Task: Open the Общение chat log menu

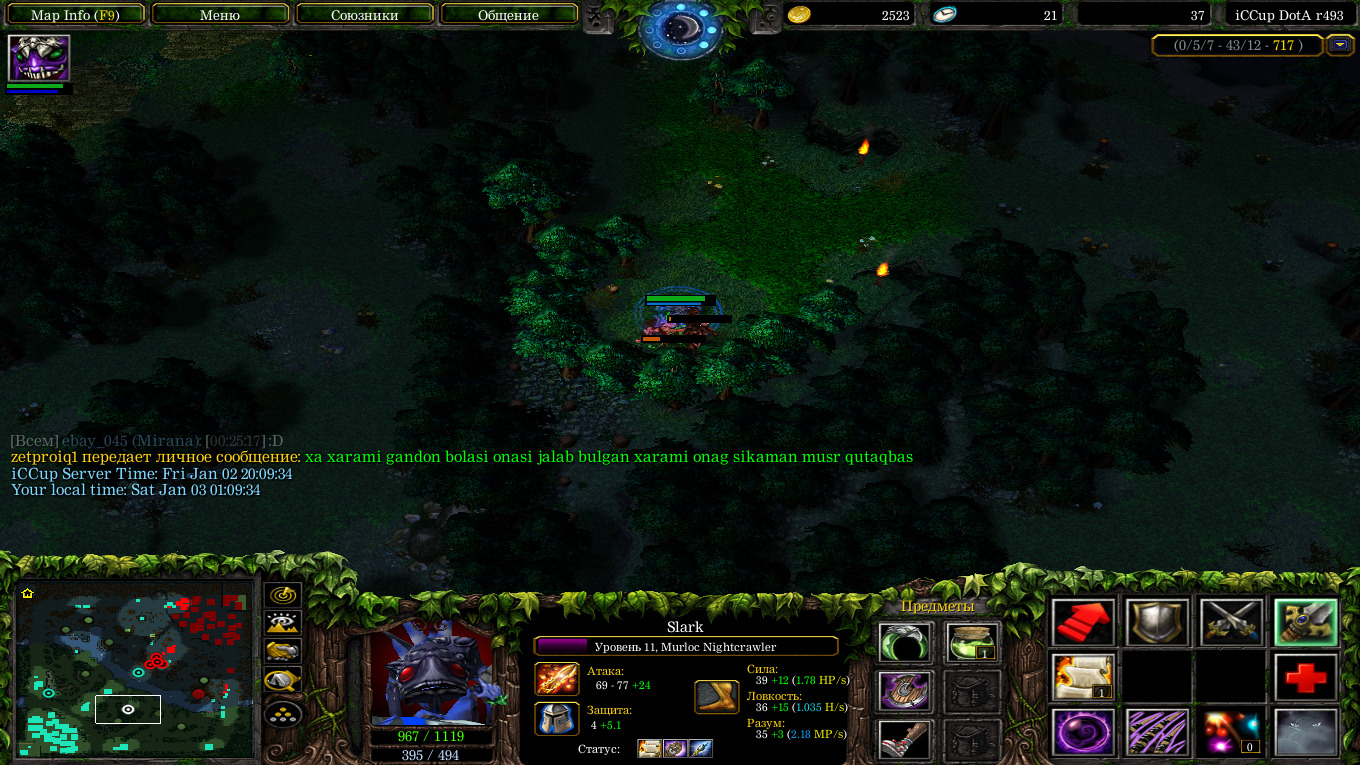Action: (x=508, y=15)
